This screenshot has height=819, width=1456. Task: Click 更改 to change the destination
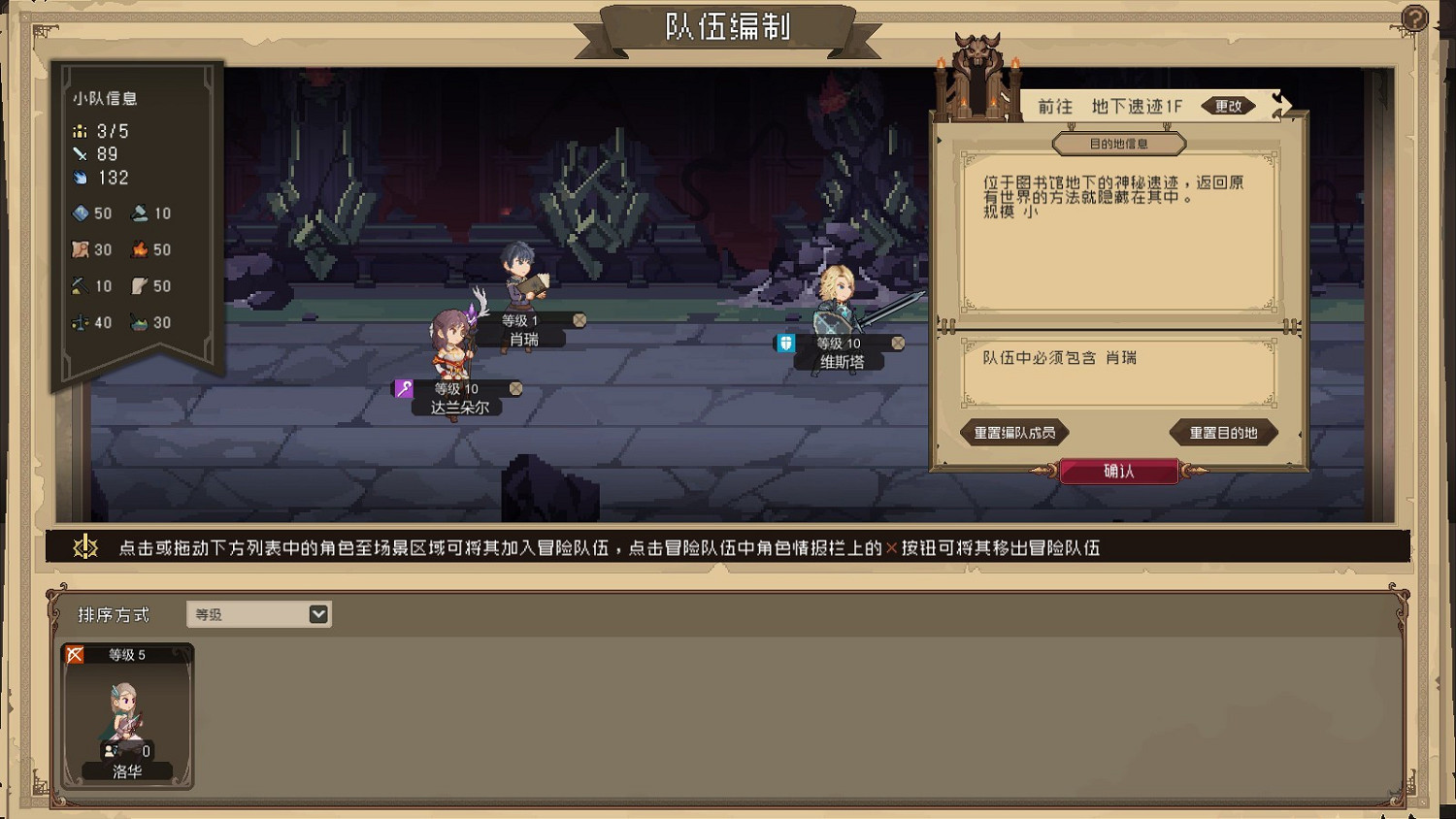pos(1228,106)
